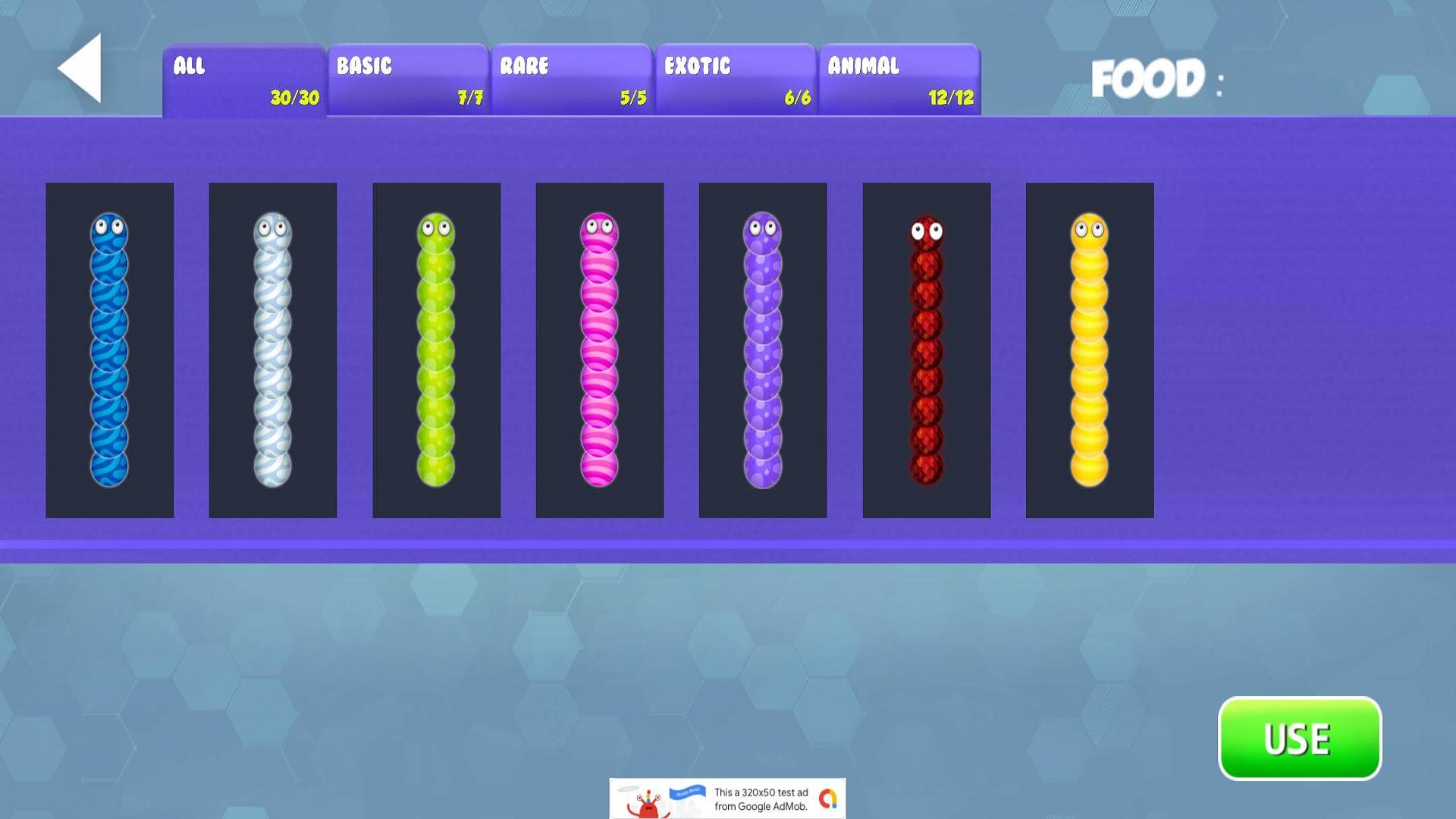Select the blue striped snake skin
Screen dimensions: 1456x819
[109, 349]
